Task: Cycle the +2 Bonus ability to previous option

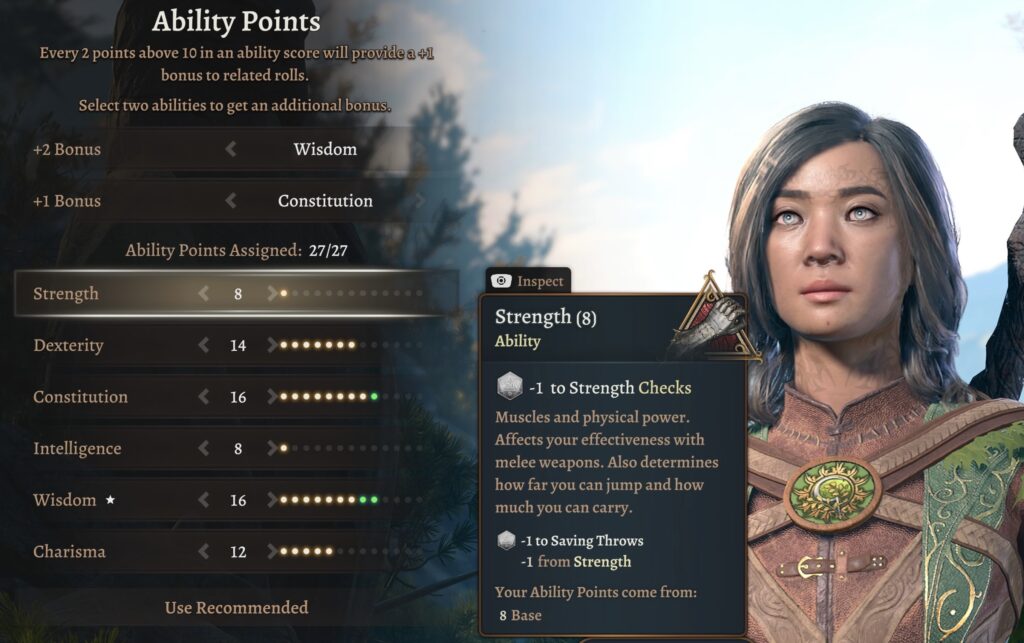Action: (231, 149)
